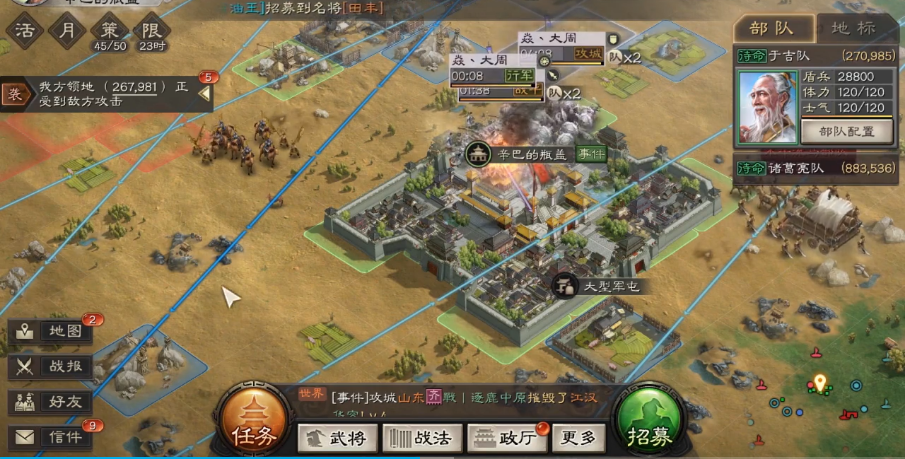The image size is (905, 459).
Task: Expand the territory under attack alert arrow
Action: point(205,93)
